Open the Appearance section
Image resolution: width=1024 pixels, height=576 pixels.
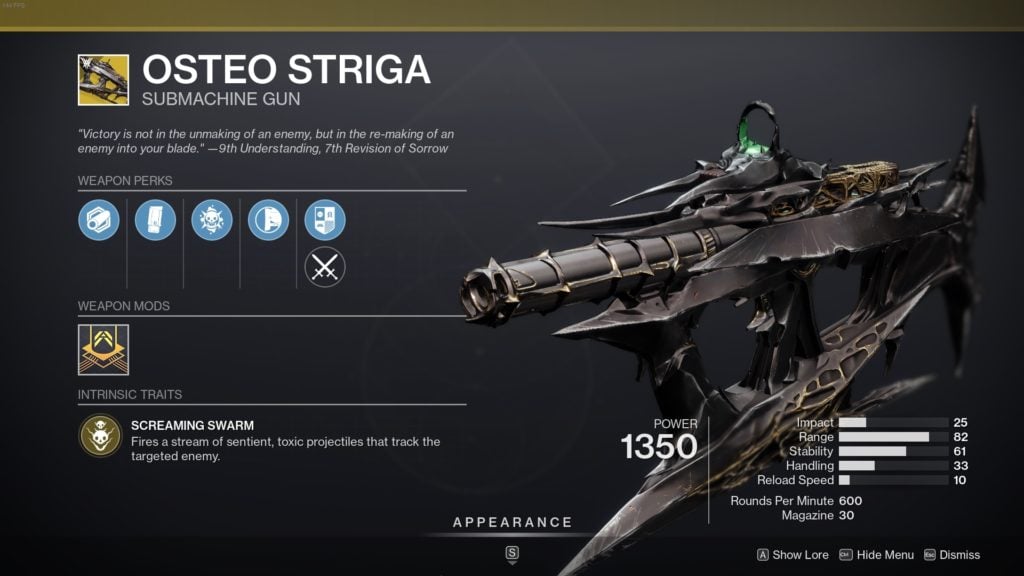(512, 523)
